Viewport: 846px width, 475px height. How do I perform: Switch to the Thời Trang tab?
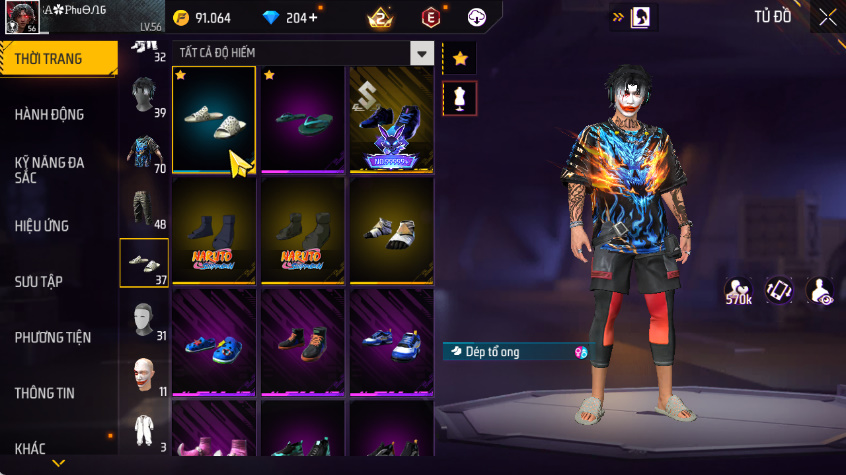click(x=49, y=59)
